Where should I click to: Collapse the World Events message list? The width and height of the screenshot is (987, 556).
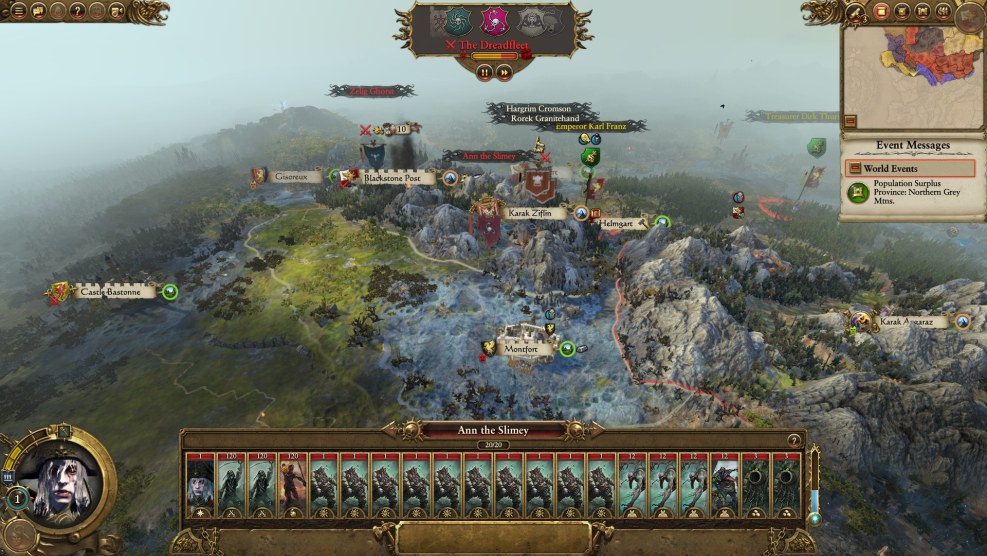pos(853,168)
